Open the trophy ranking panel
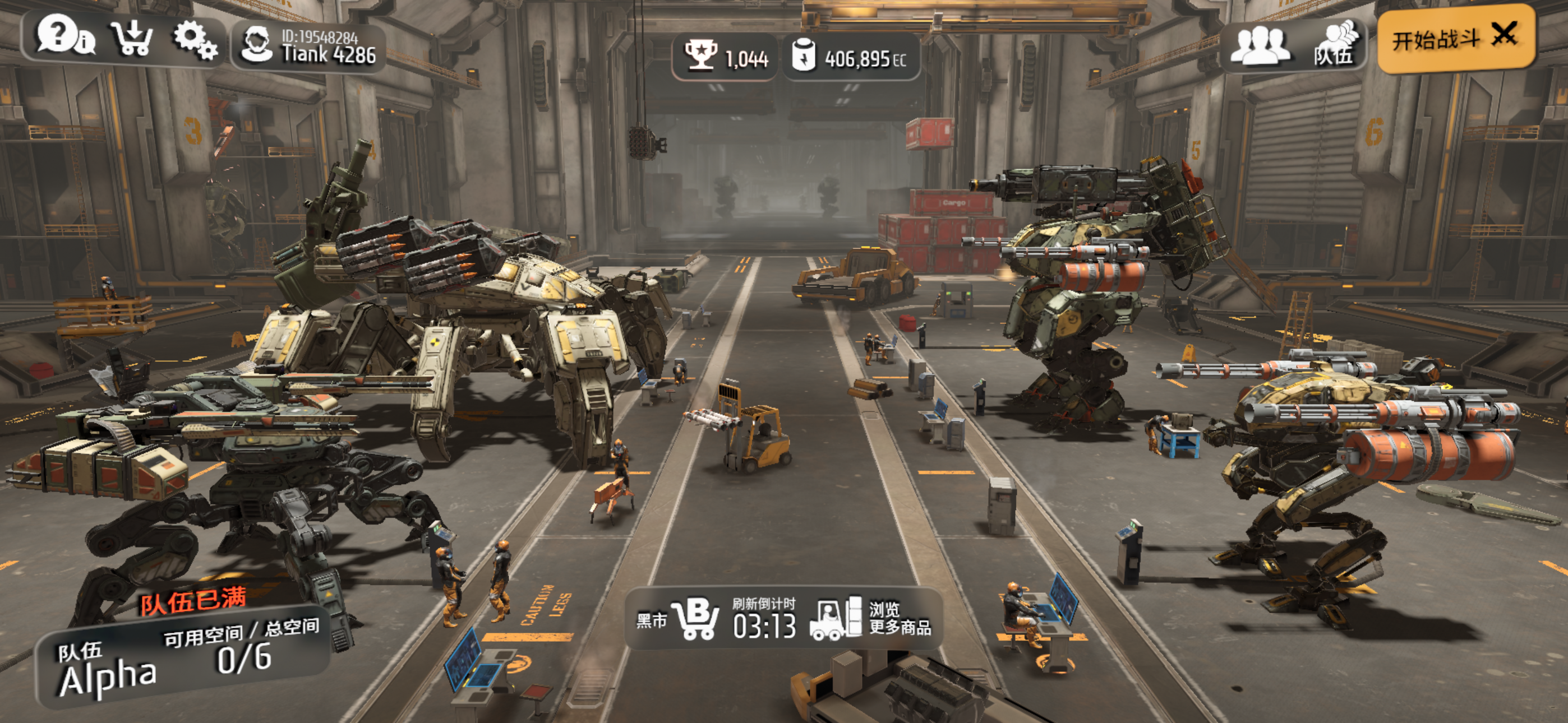The height and width of the screenshot is (723, 1568). [x=725, y=57]
